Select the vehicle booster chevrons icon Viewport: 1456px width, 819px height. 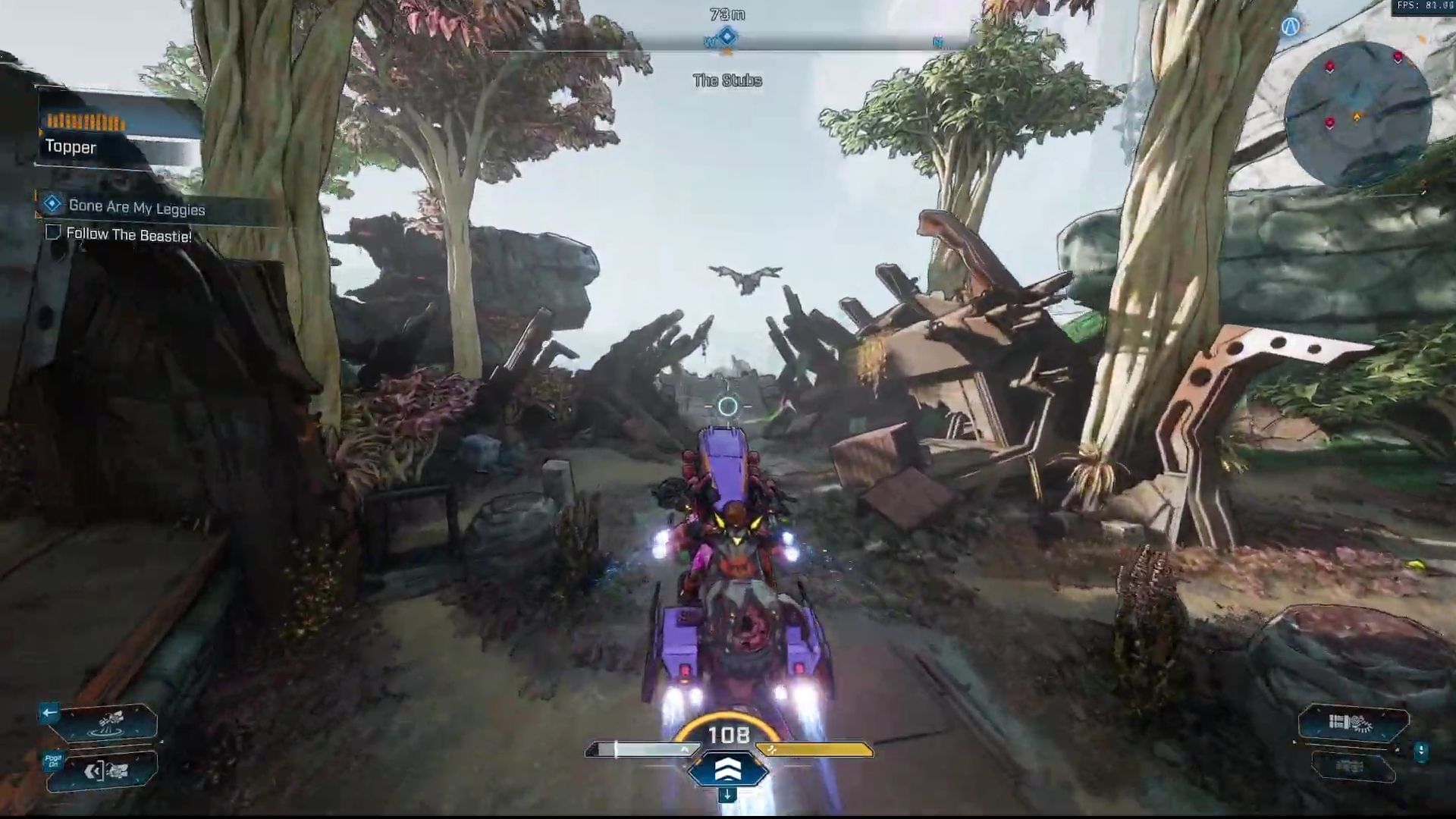728,769
